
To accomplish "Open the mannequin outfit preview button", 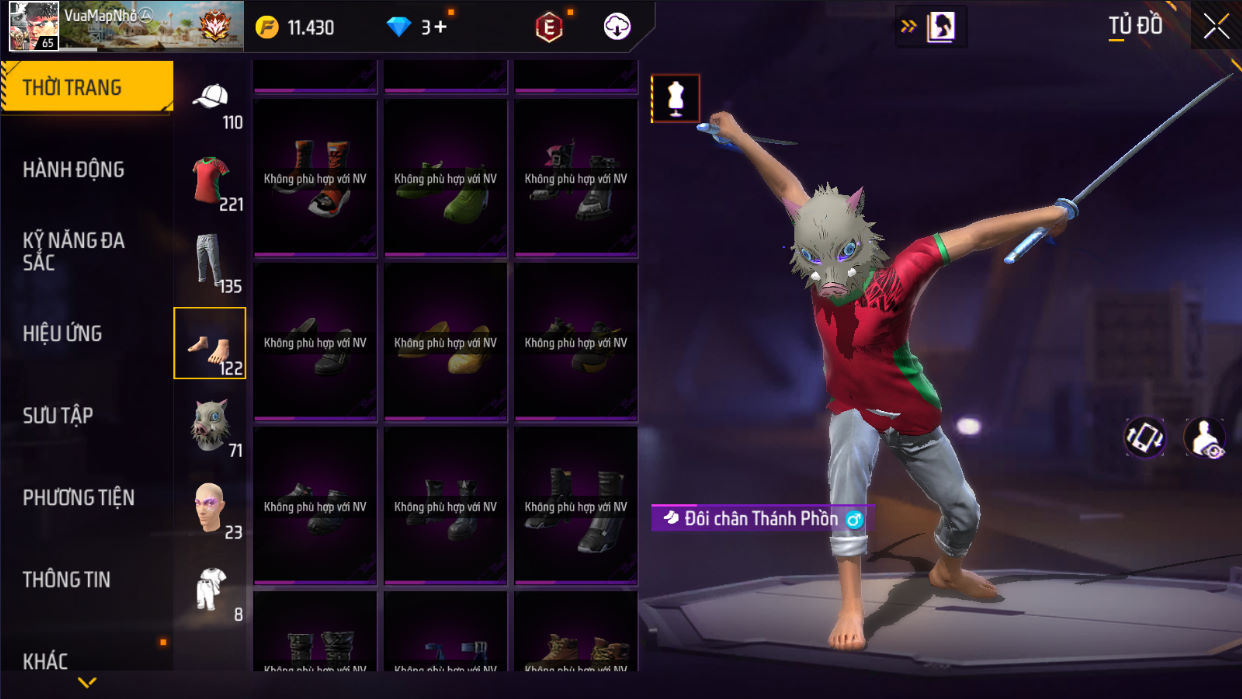I will (x=676, y=99).
